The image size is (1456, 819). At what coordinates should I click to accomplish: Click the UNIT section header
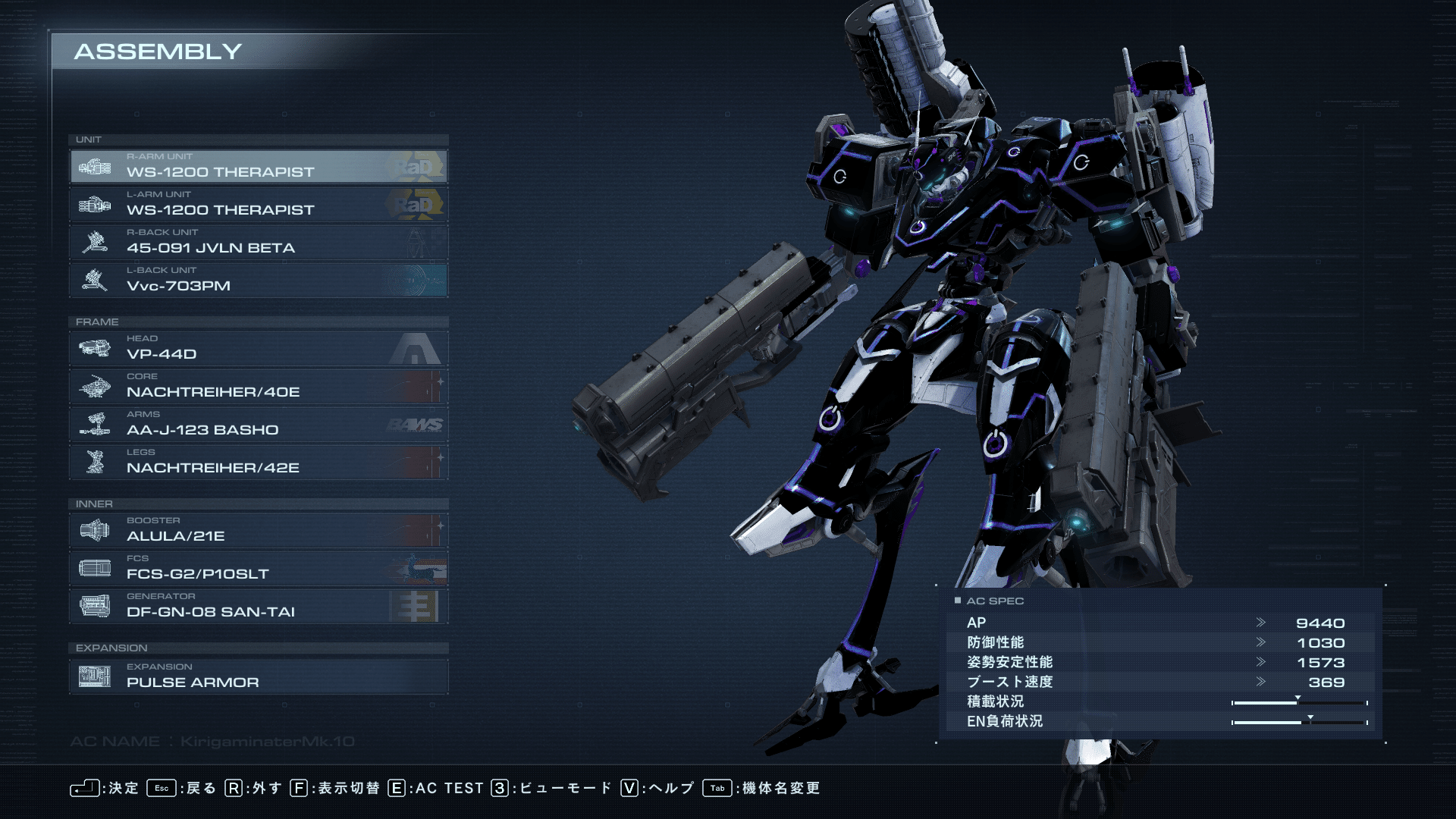click(x=89, y=140)
